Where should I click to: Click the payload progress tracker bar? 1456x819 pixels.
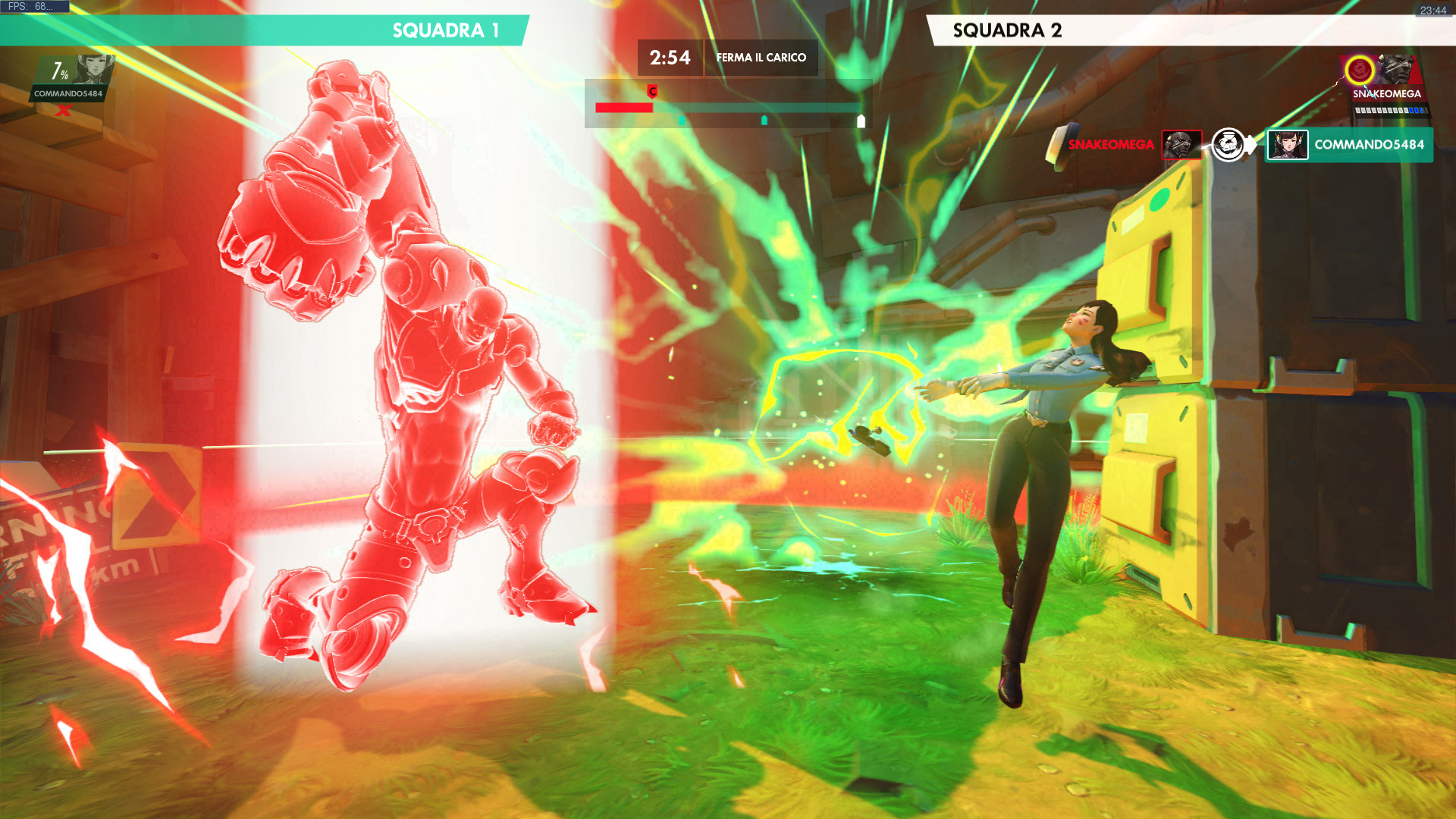tap(728, 108)
